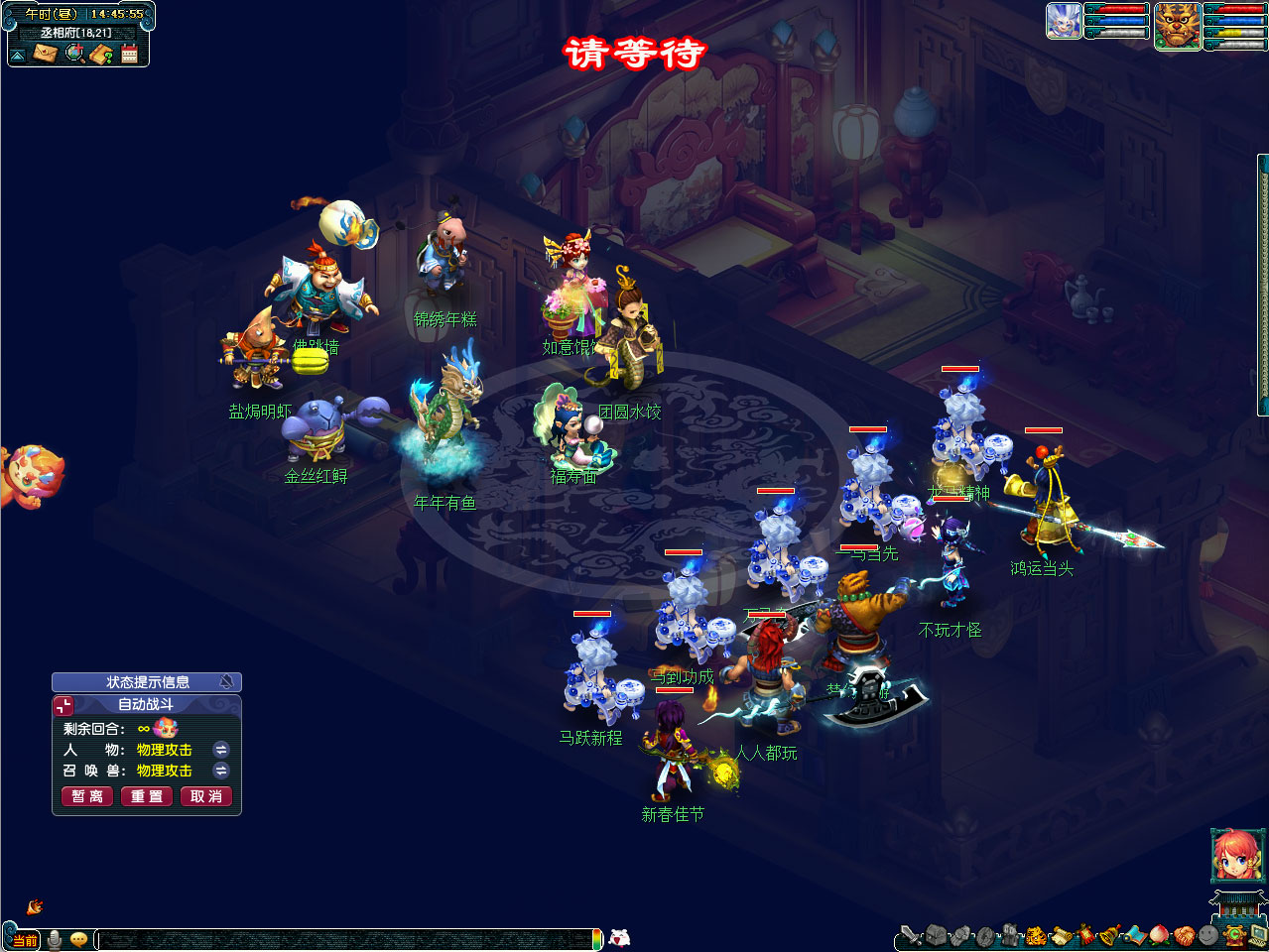Swap the 召唤兽 (summon) auto-battle action
Image resolution: width=1269 pixels, height=952 pixels.
221,771
